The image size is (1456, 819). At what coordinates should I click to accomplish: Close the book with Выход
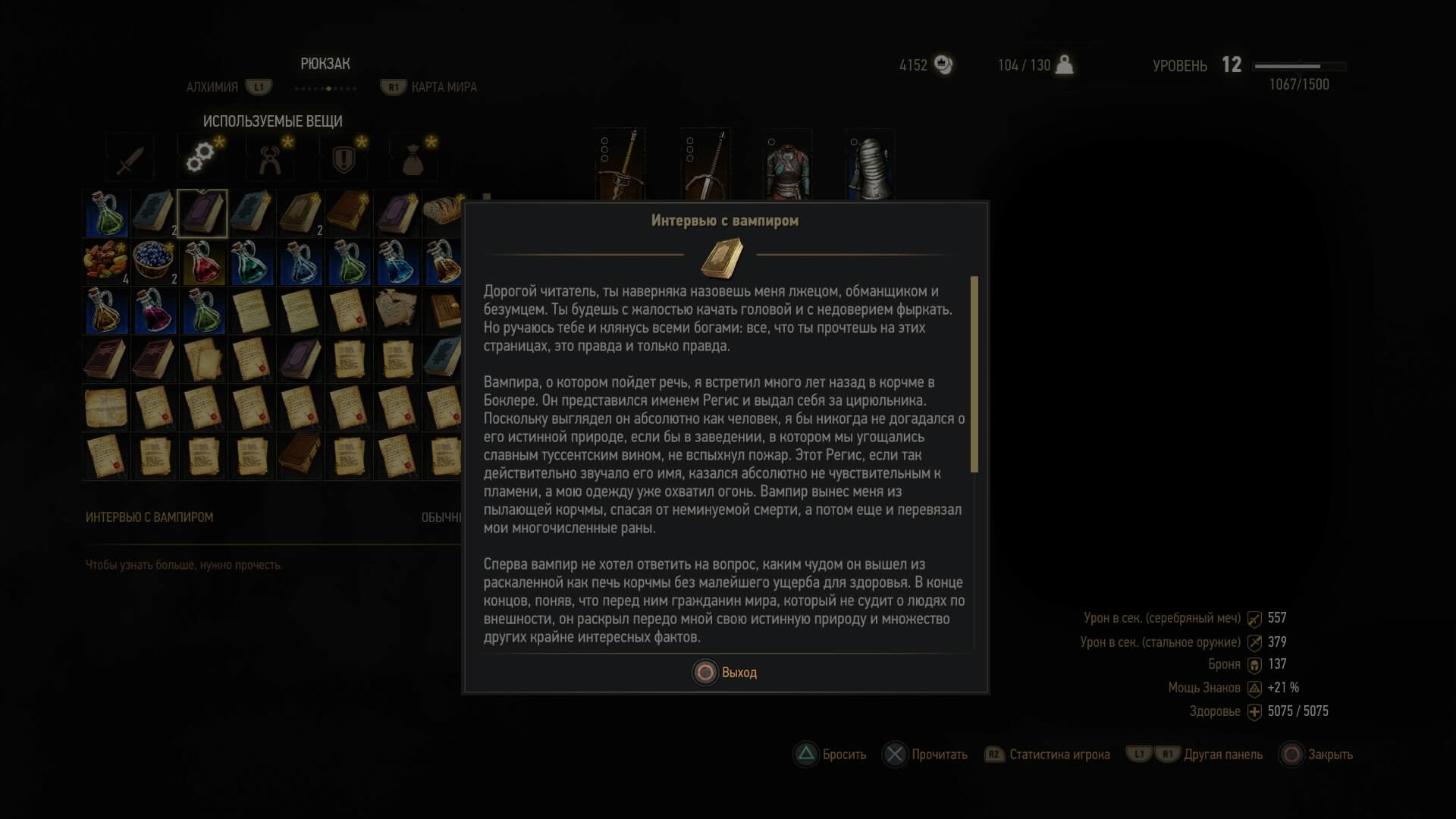[x=726, y=673]
